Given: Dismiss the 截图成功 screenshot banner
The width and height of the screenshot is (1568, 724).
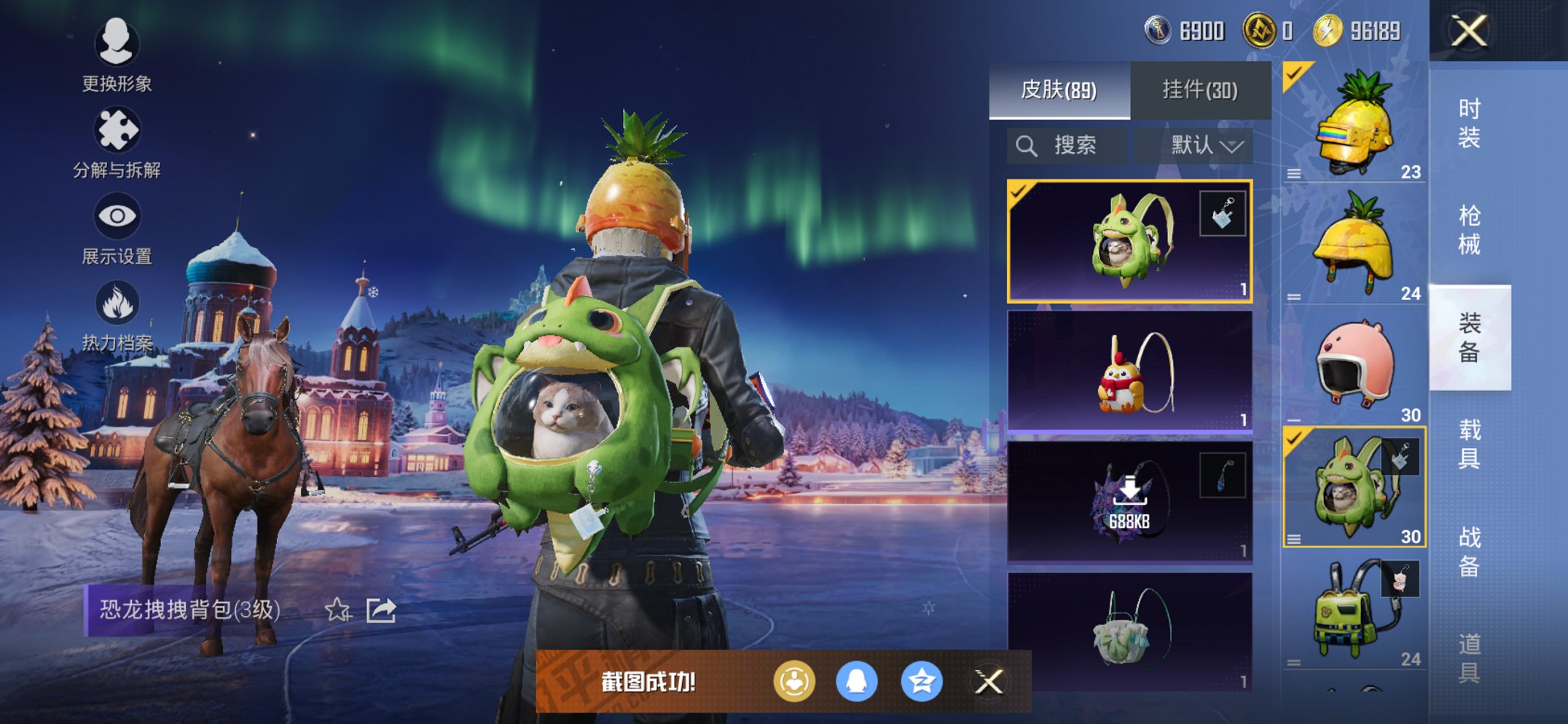Looking at the screenshot, I should tap(989, 682).
